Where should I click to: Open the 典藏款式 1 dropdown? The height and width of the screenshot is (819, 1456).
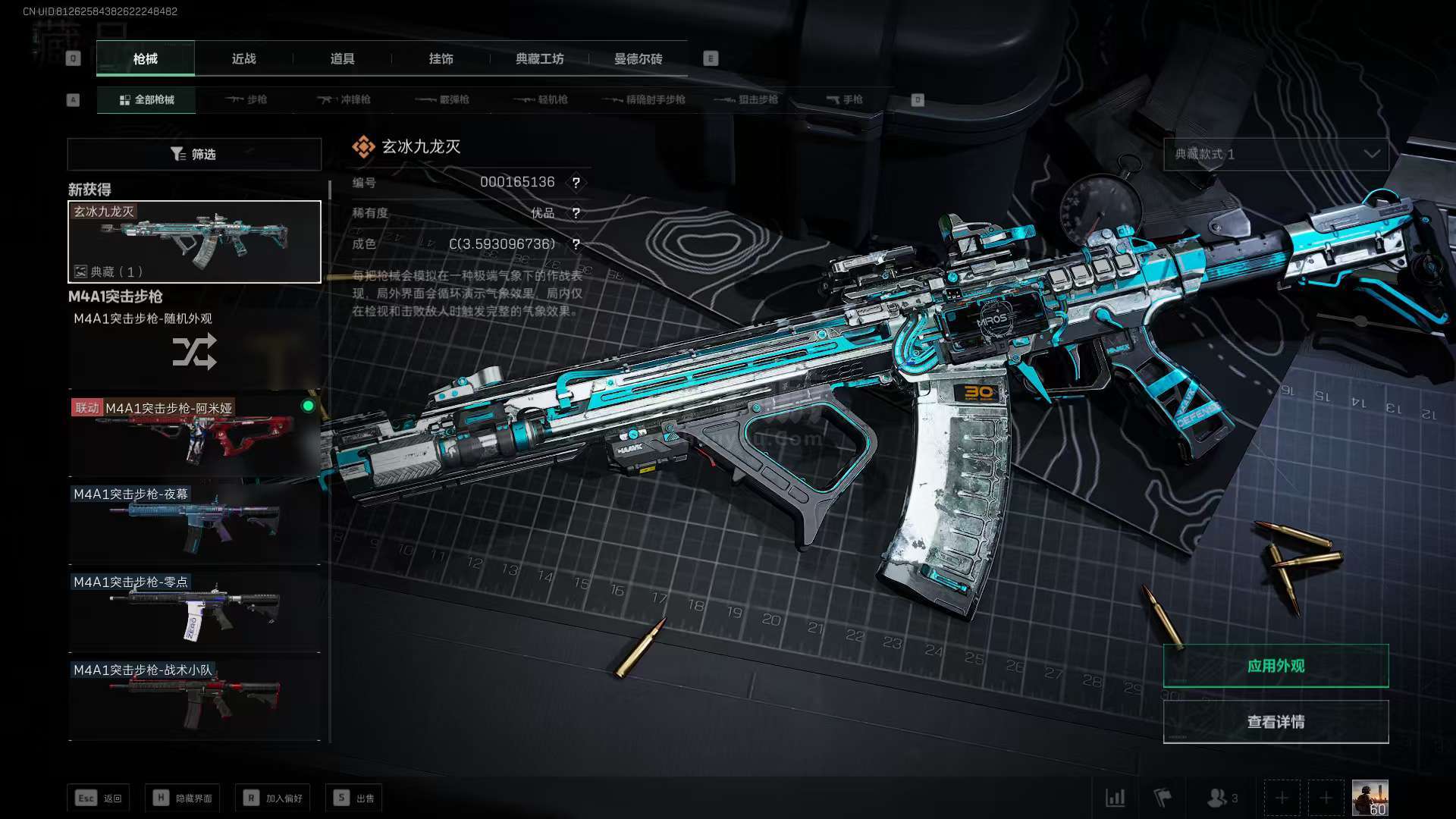pyautogui.click(x=1276, y=154)
